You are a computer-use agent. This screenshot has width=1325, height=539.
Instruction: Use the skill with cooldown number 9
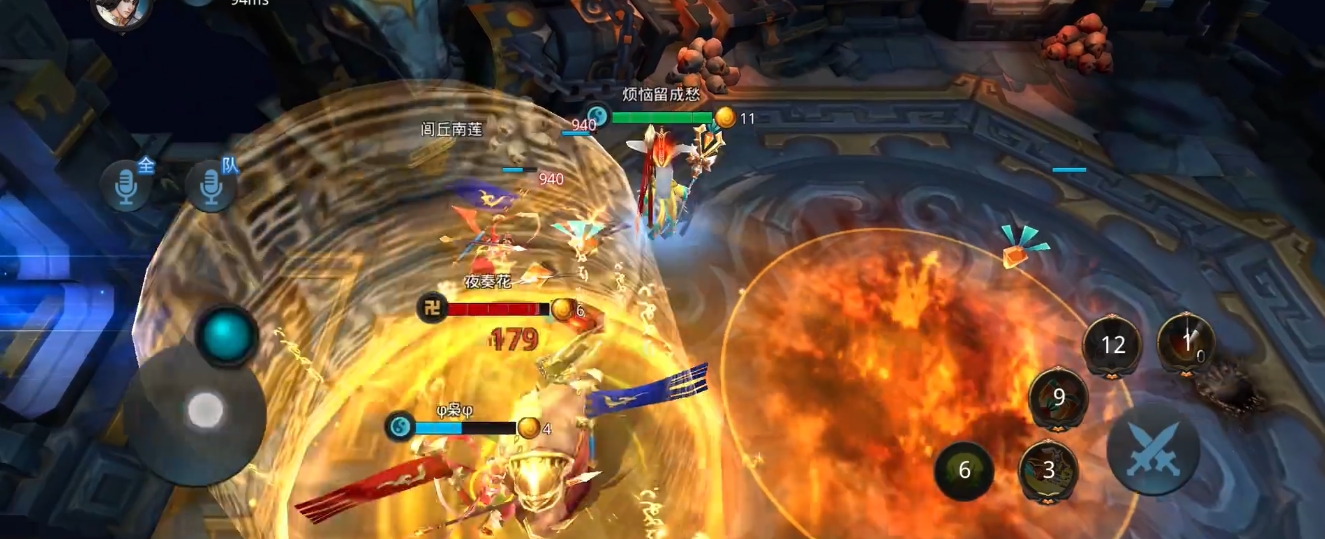pyautogui.click(x=1058, y=397)
